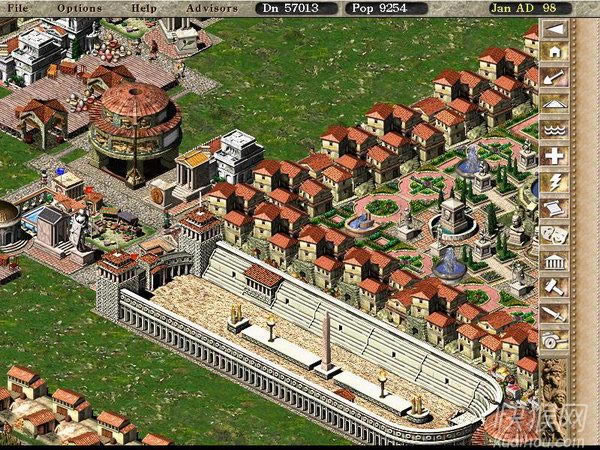
Task: Expand the collapsed sidebar with the arrow button
Action: (x=553, y=28)
